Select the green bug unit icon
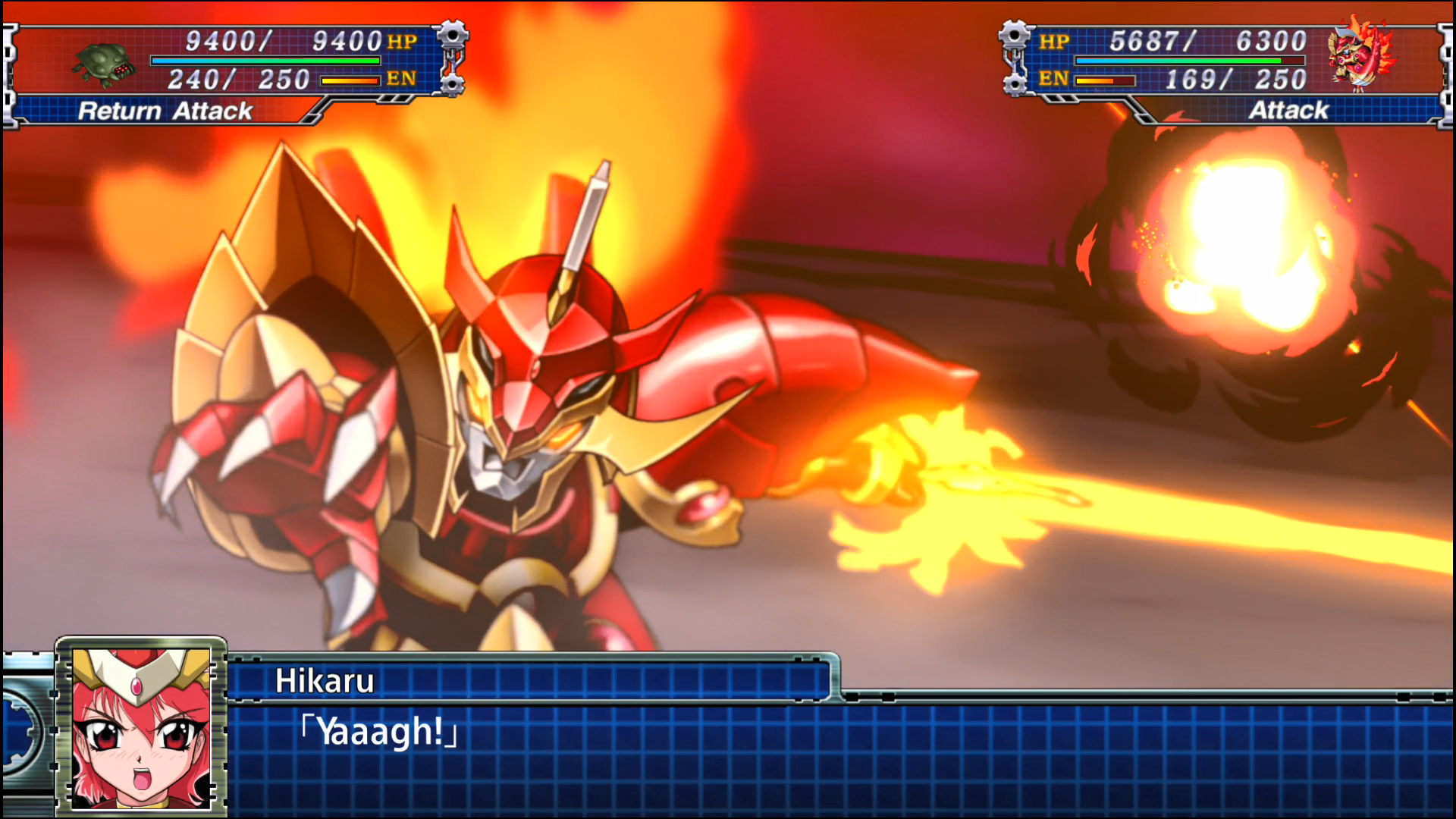Screen dimensions: 1456x819 [105, 64]
